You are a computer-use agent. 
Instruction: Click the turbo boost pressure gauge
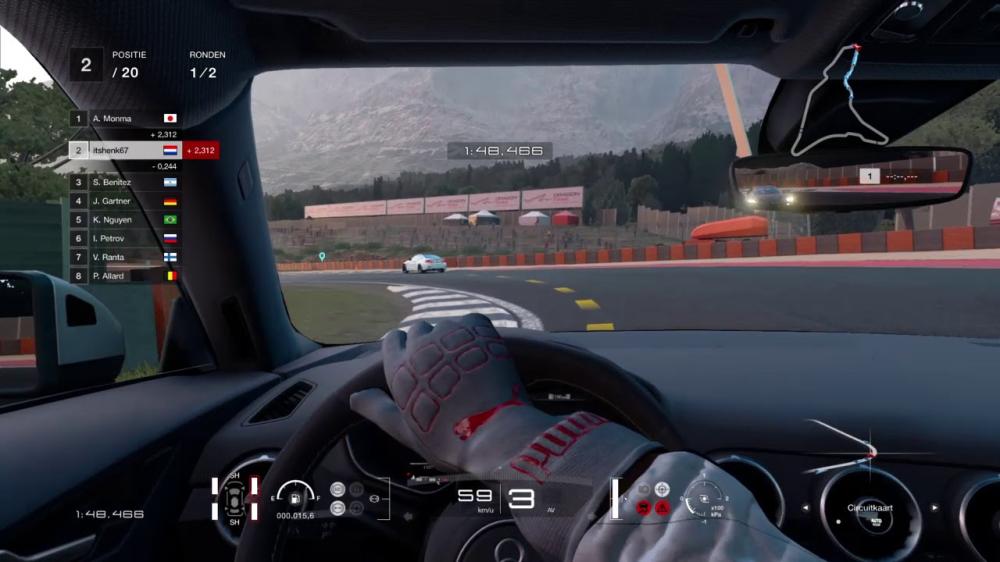coord(705,496)
